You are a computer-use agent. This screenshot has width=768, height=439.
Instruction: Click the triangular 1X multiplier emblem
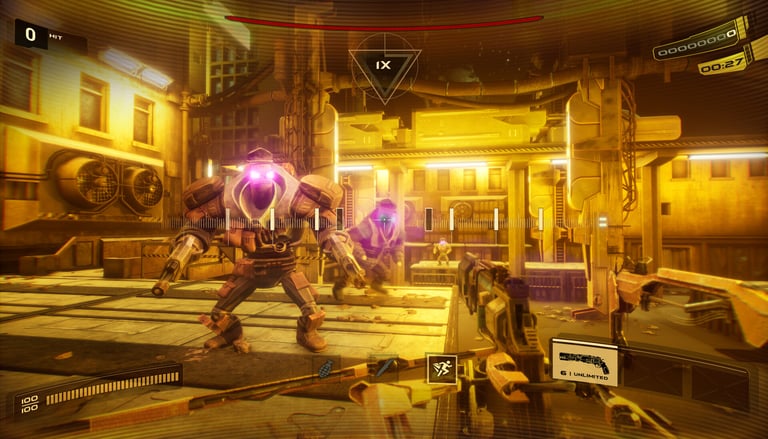tap(384, 65)
